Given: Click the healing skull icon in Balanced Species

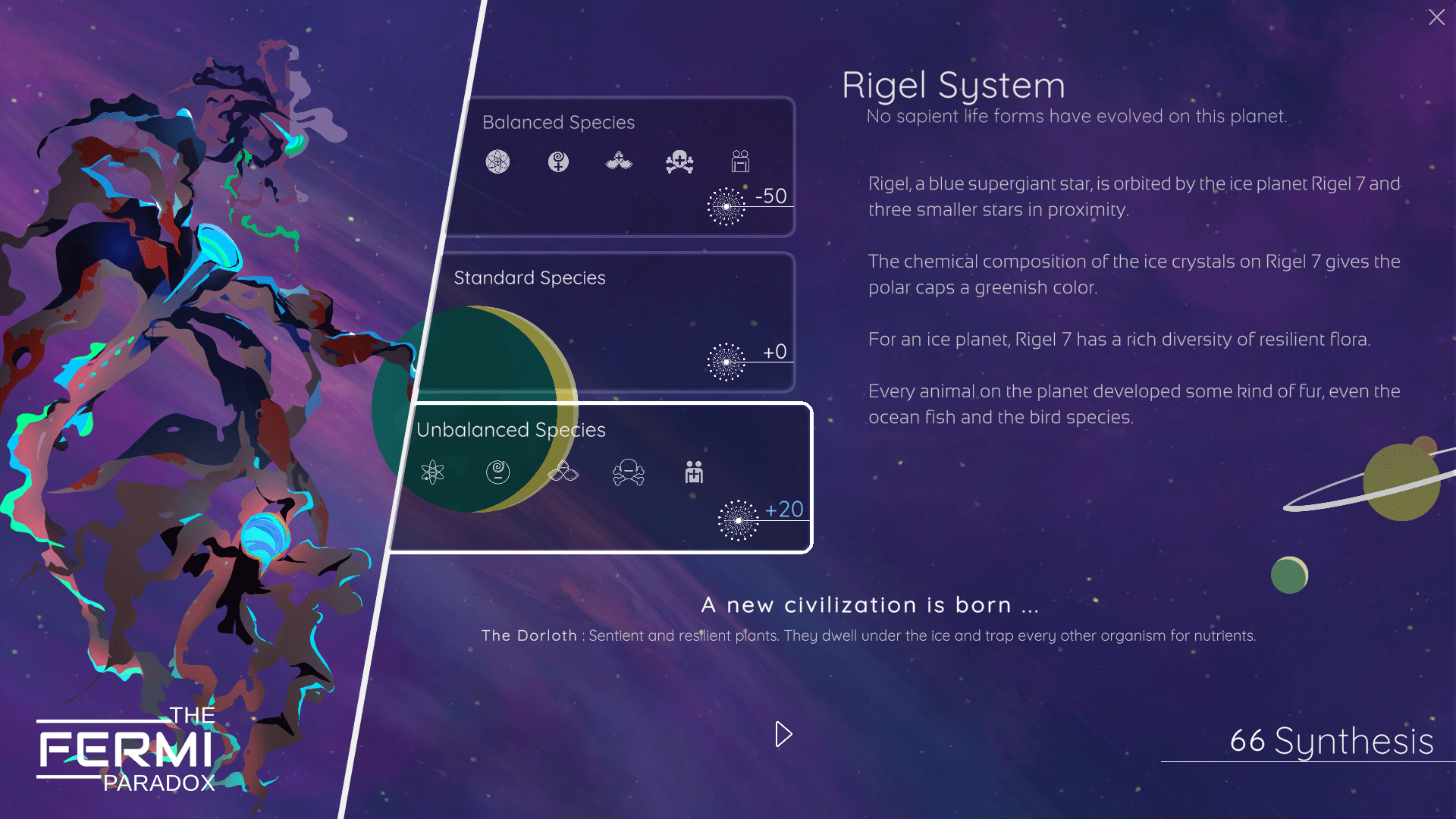Looking at the screenshot, I should coord(679,162).
